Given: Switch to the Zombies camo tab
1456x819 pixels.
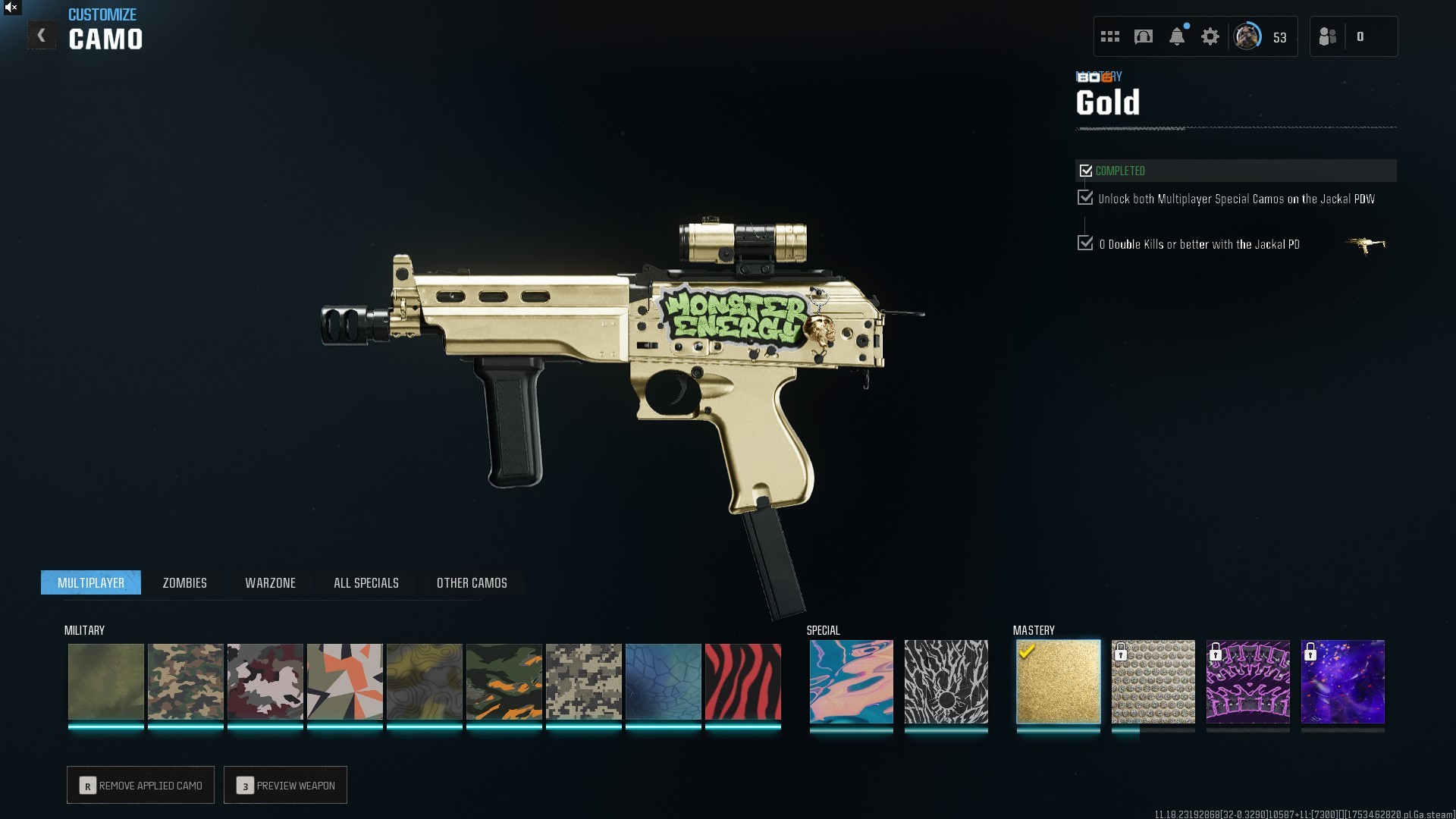Looking at the screenshot, I should pyautogui.click(x=184, y=583).
